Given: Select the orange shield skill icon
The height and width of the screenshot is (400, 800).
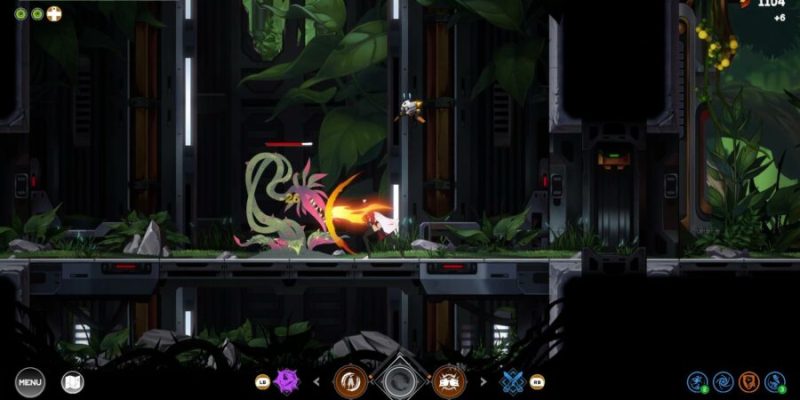Looking at the screenshot, I should tap(748, 381).
